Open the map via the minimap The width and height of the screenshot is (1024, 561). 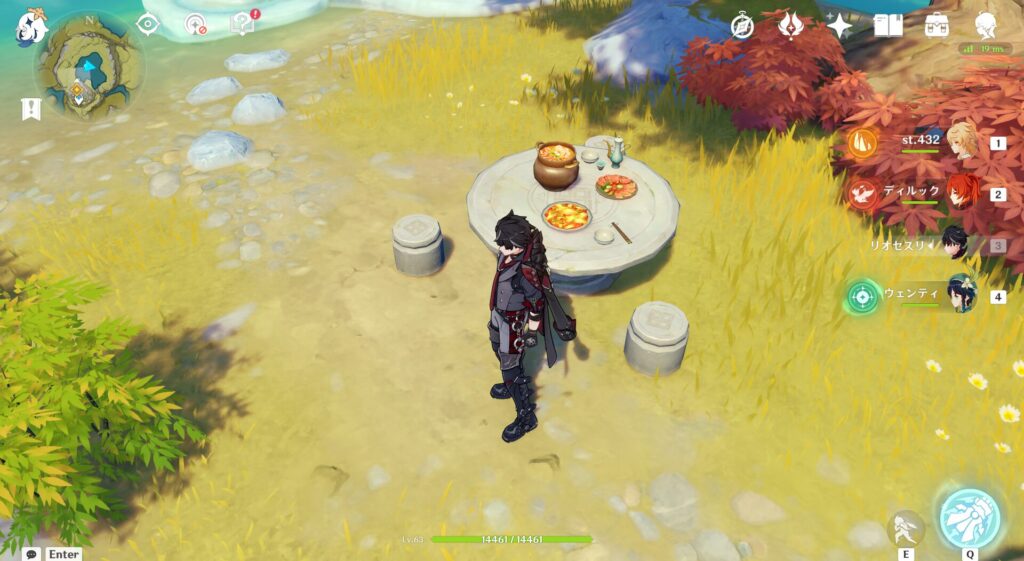[x=88, y=68]
